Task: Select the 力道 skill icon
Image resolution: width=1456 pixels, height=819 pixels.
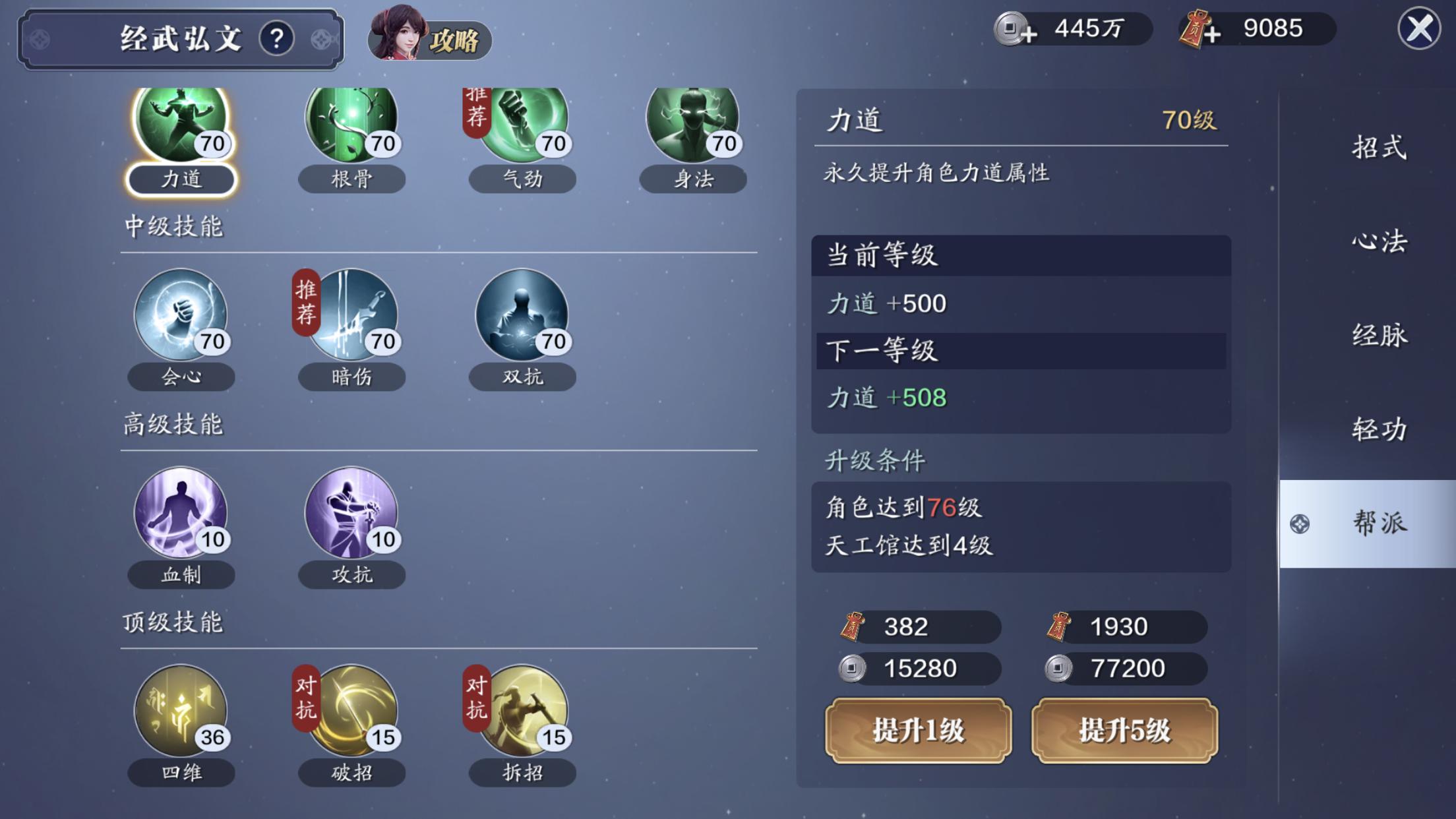Action: pyautogui.click(x=180, y=125)
